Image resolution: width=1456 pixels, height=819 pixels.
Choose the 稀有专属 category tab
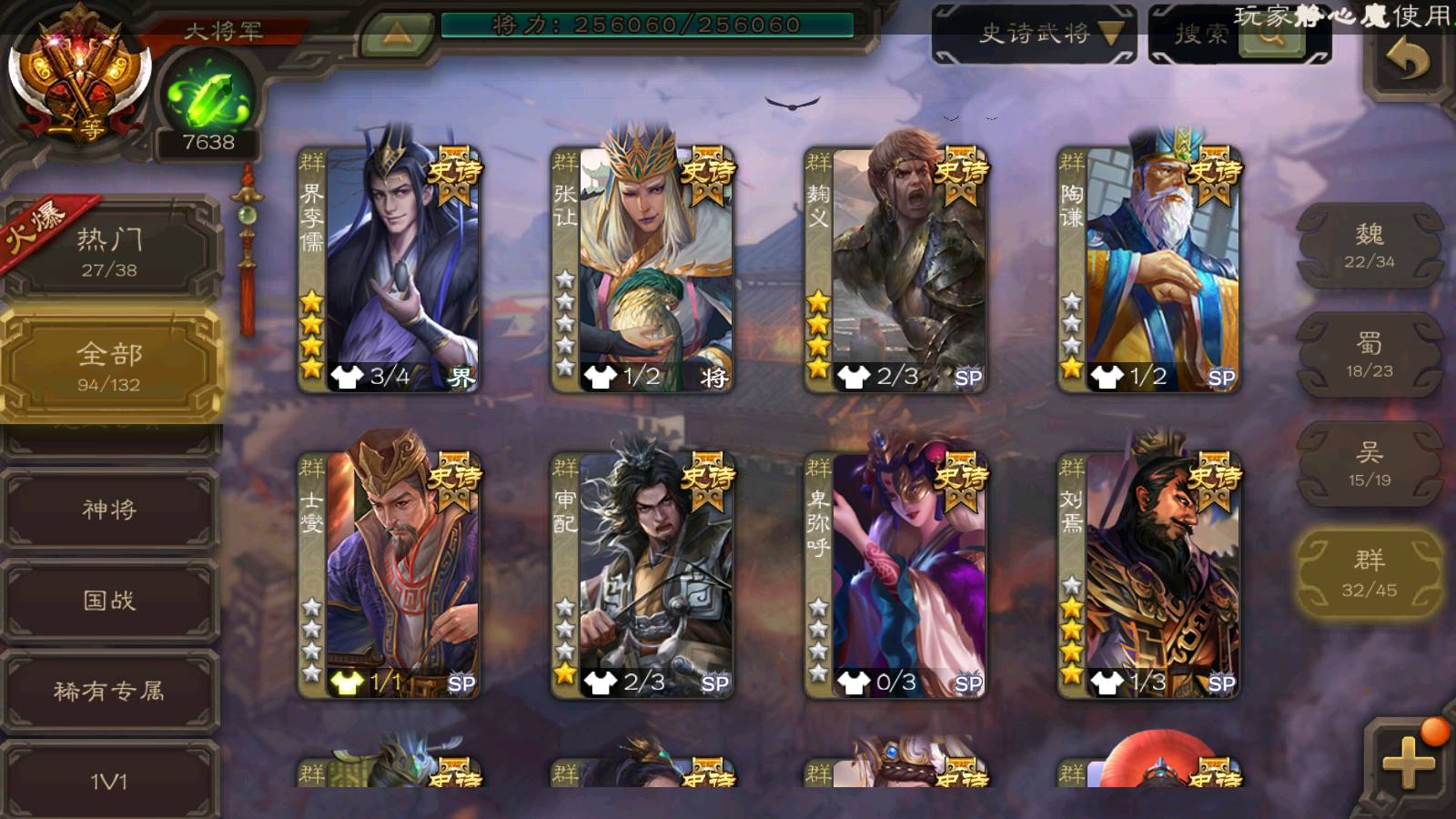pyautogui.click(x=109, y=692)
